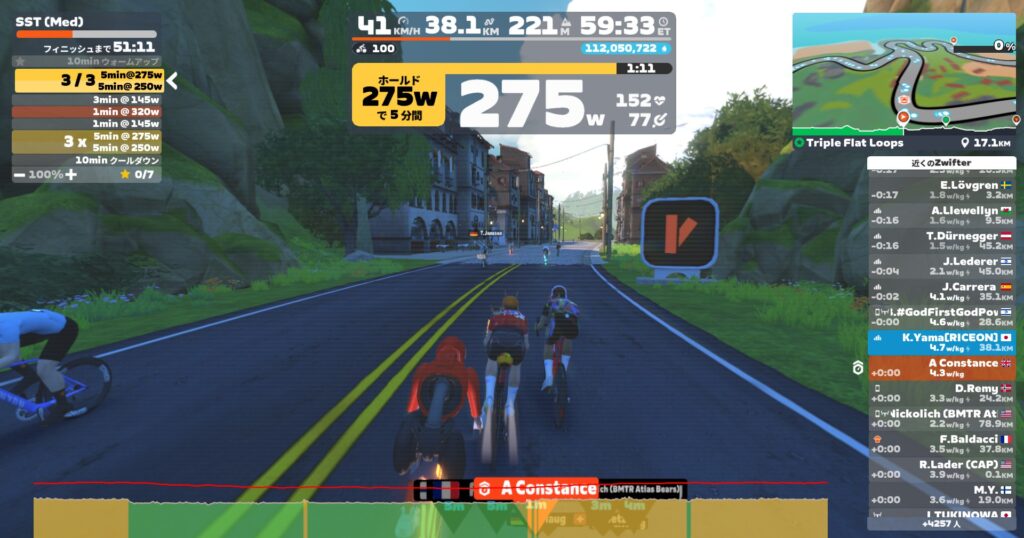Open the 近くのZwifter list header
This screenshot has height=538, width=1024.
point(941,163)
